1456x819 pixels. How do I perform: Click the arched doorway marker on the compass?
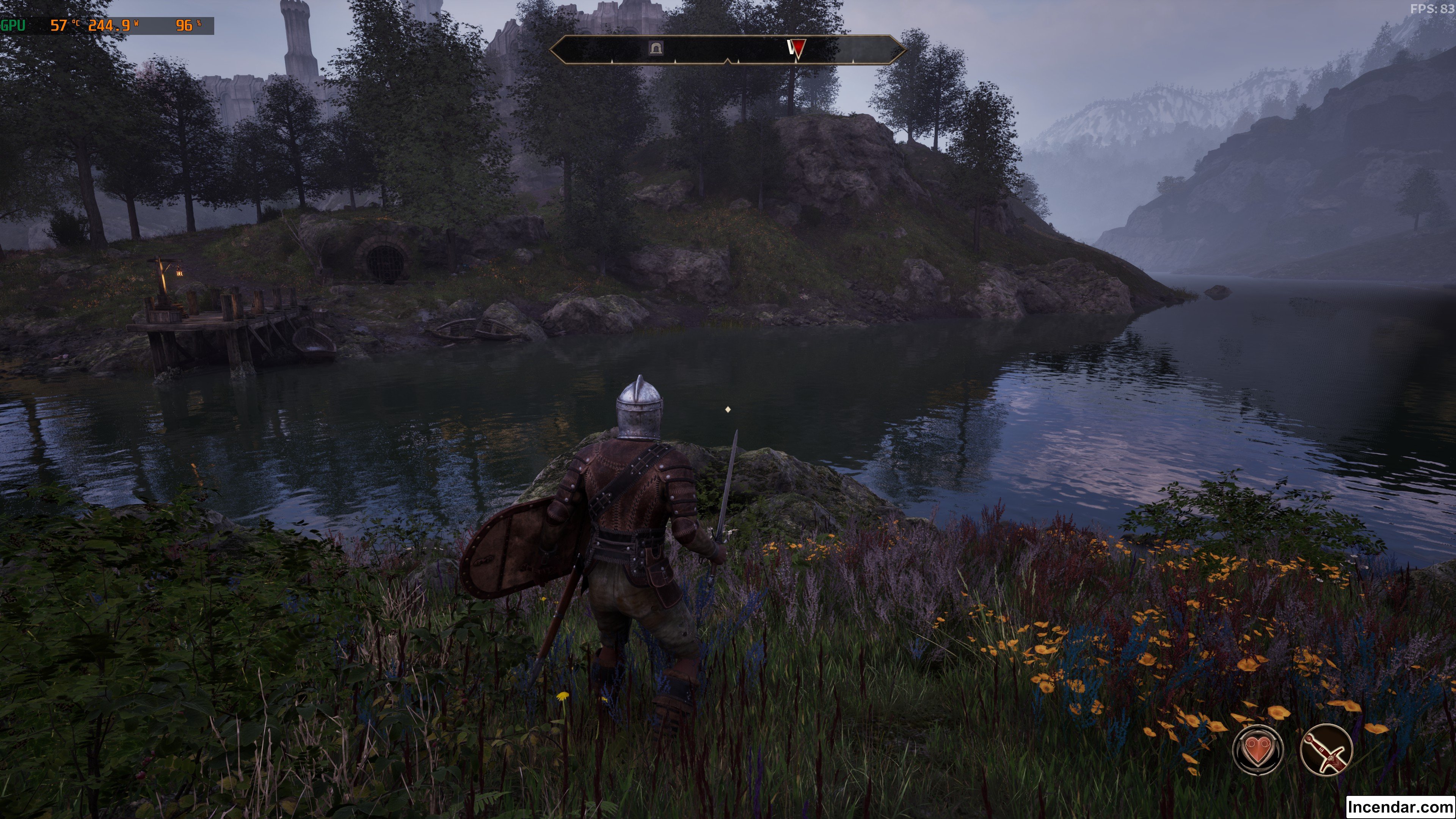(x=655, y=48)
